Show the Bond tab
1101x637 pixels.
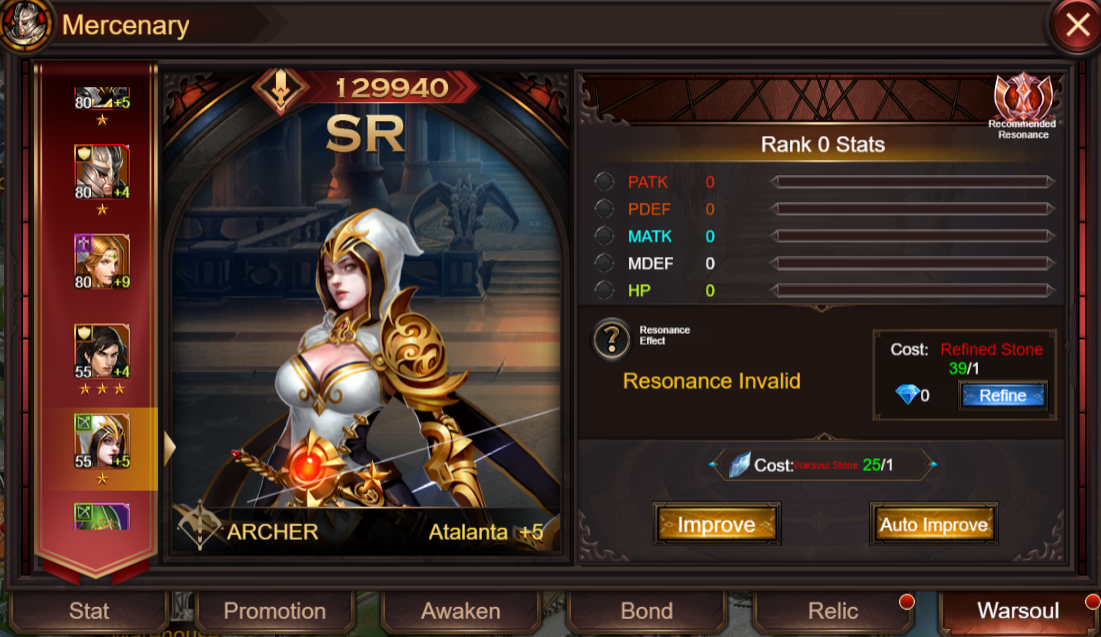pyautogui.click(x=646, y=611)
